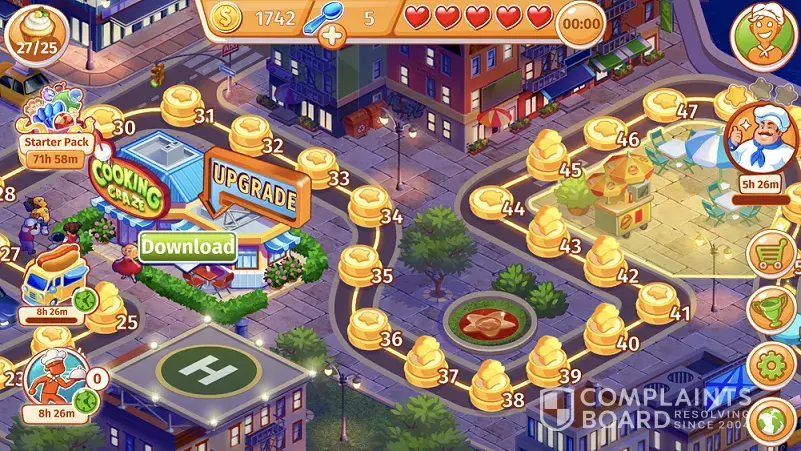
Task: Open the shopping cart store
Action: 772,254
